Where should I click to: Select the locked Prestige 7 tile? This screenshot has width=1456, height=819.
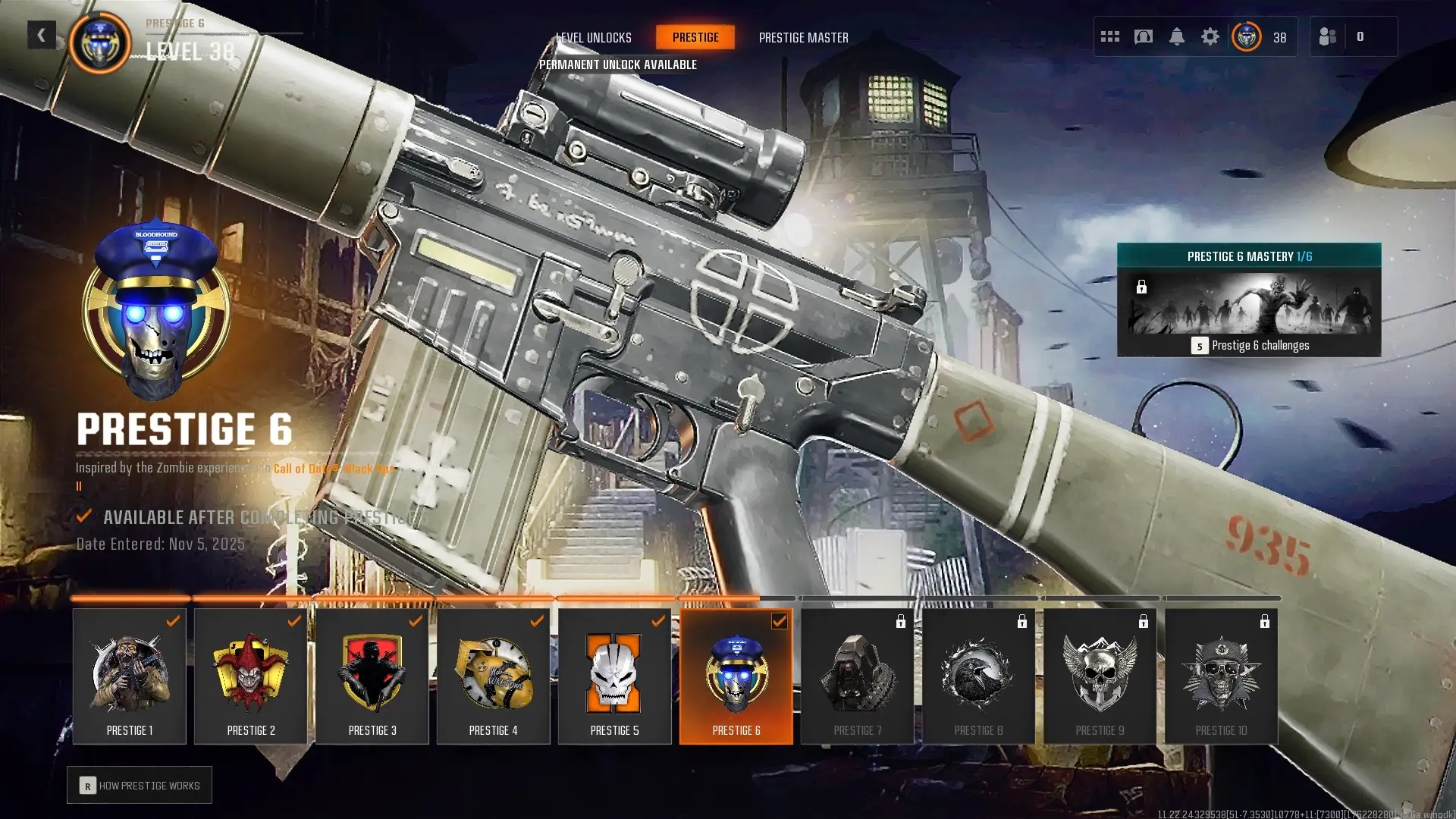[858, 676]
